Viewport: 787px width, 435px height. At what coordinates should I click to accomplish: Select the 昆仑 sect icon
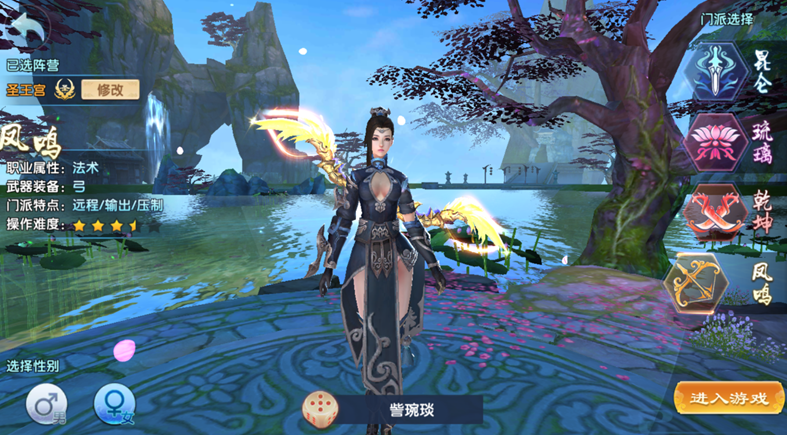717,73
